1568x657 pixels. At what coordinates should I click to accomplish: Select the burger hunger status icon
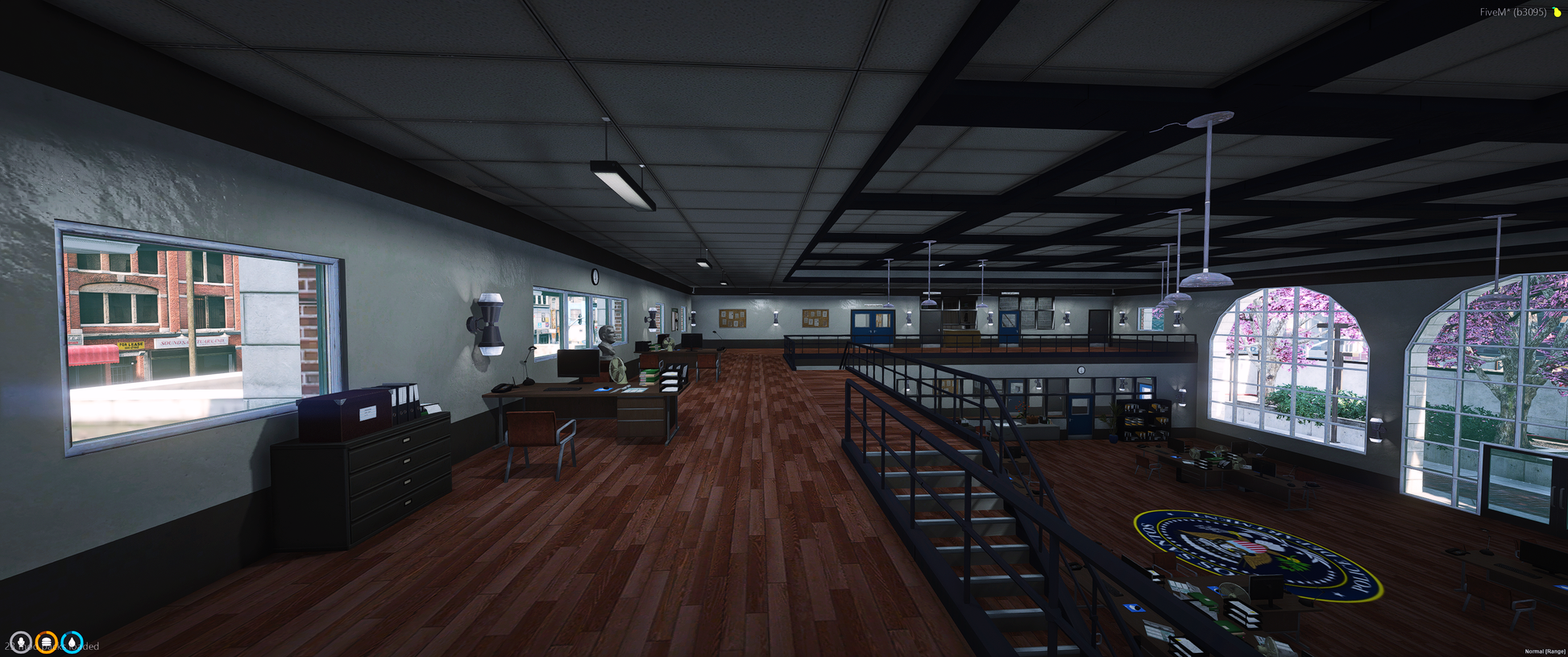[x=47, y=642]
